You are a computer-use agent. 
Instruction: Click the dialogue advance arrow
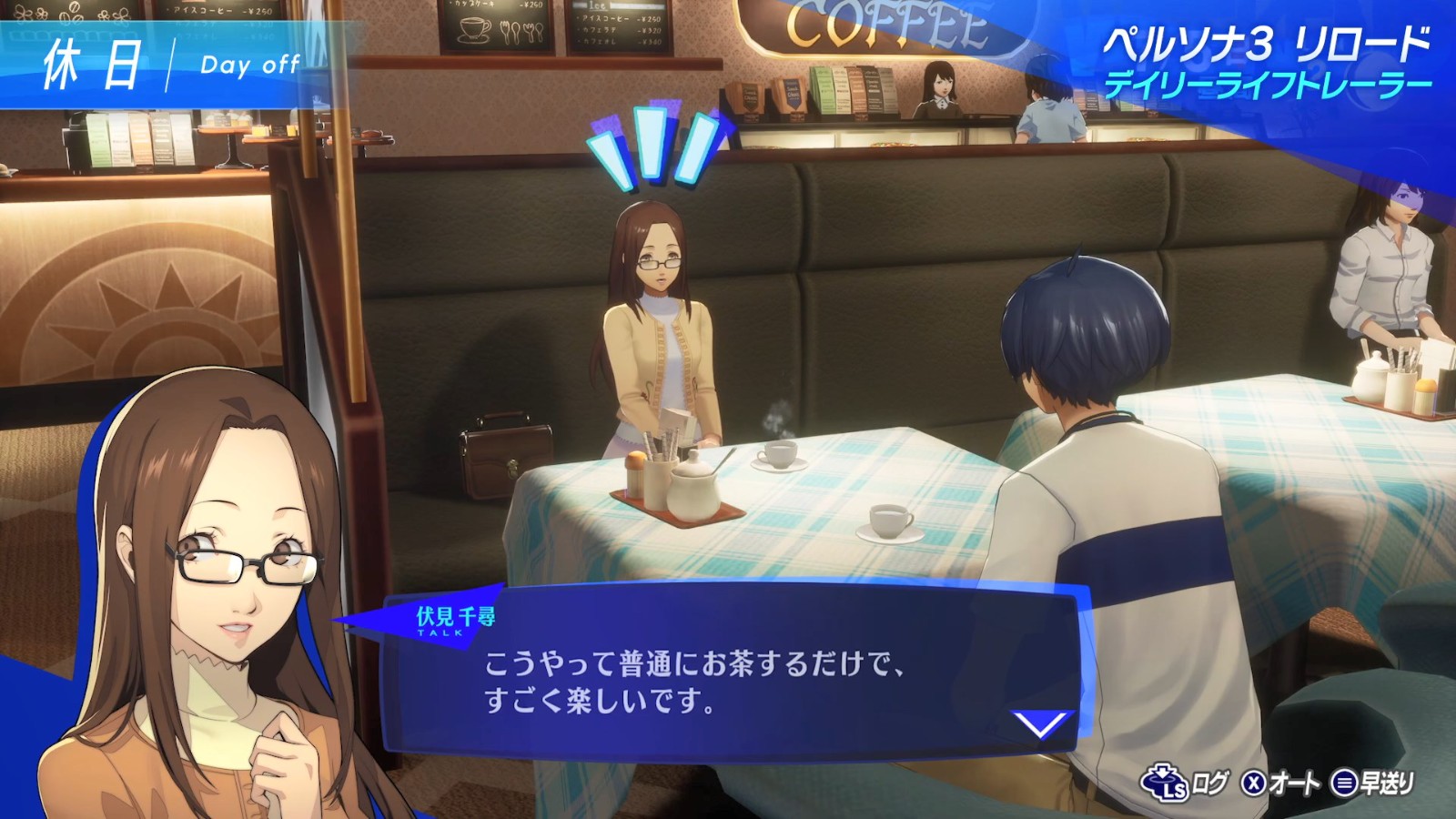click(x=1040, y=724)
